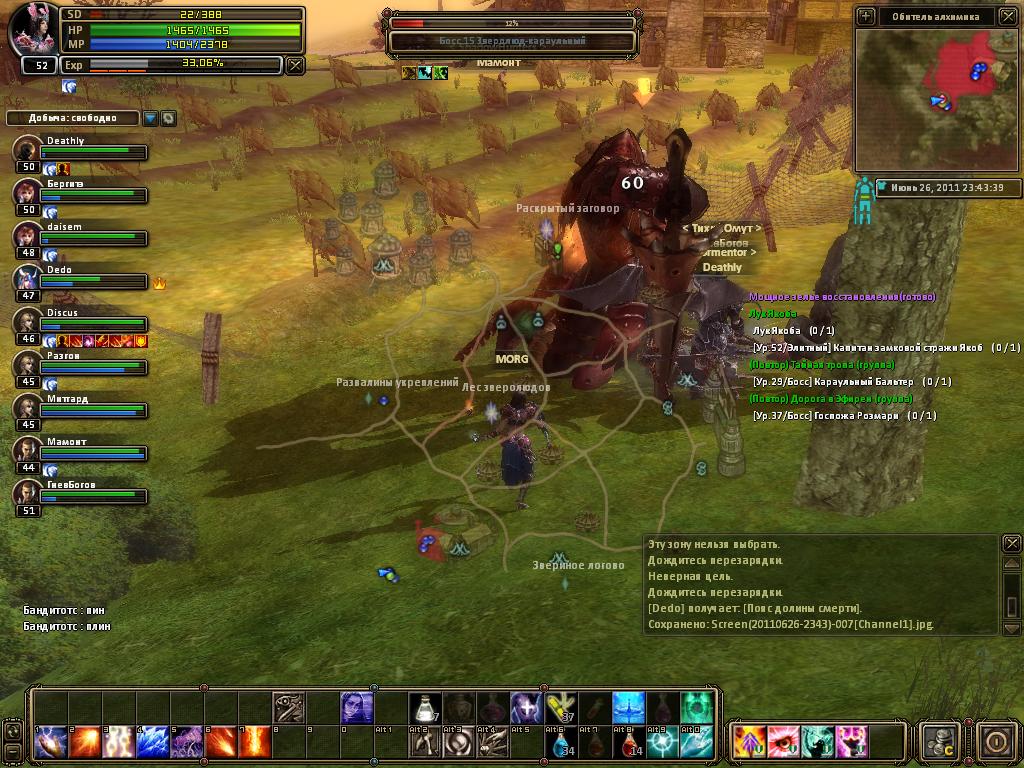Activate the fire skill in hotbar slot 2
This screenshot has width=1024, height=768.
pos(84,742)
